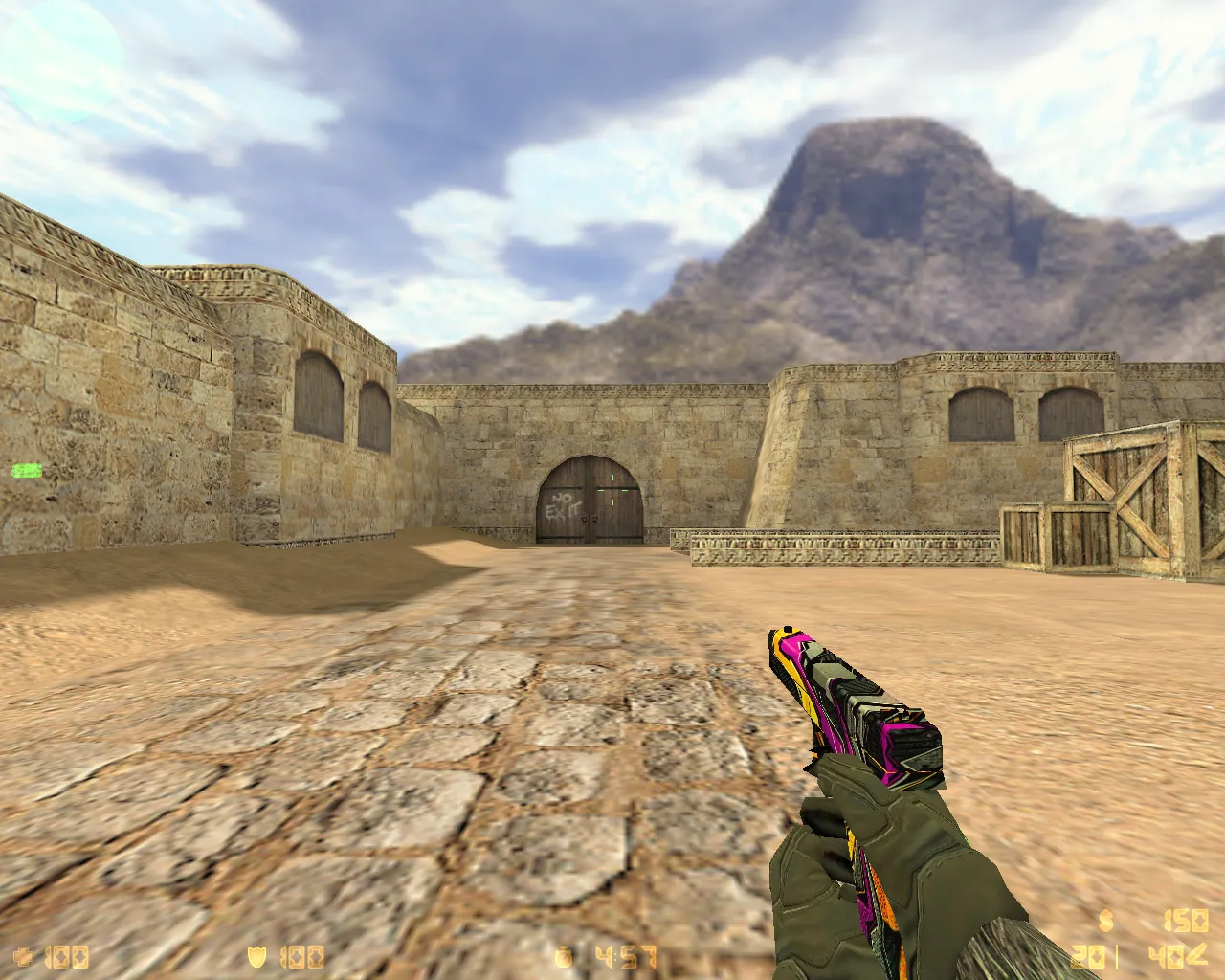This screenshot has height=980, width=1225.
Task: Click the crosshair at screen center
Action: point(612,490)
